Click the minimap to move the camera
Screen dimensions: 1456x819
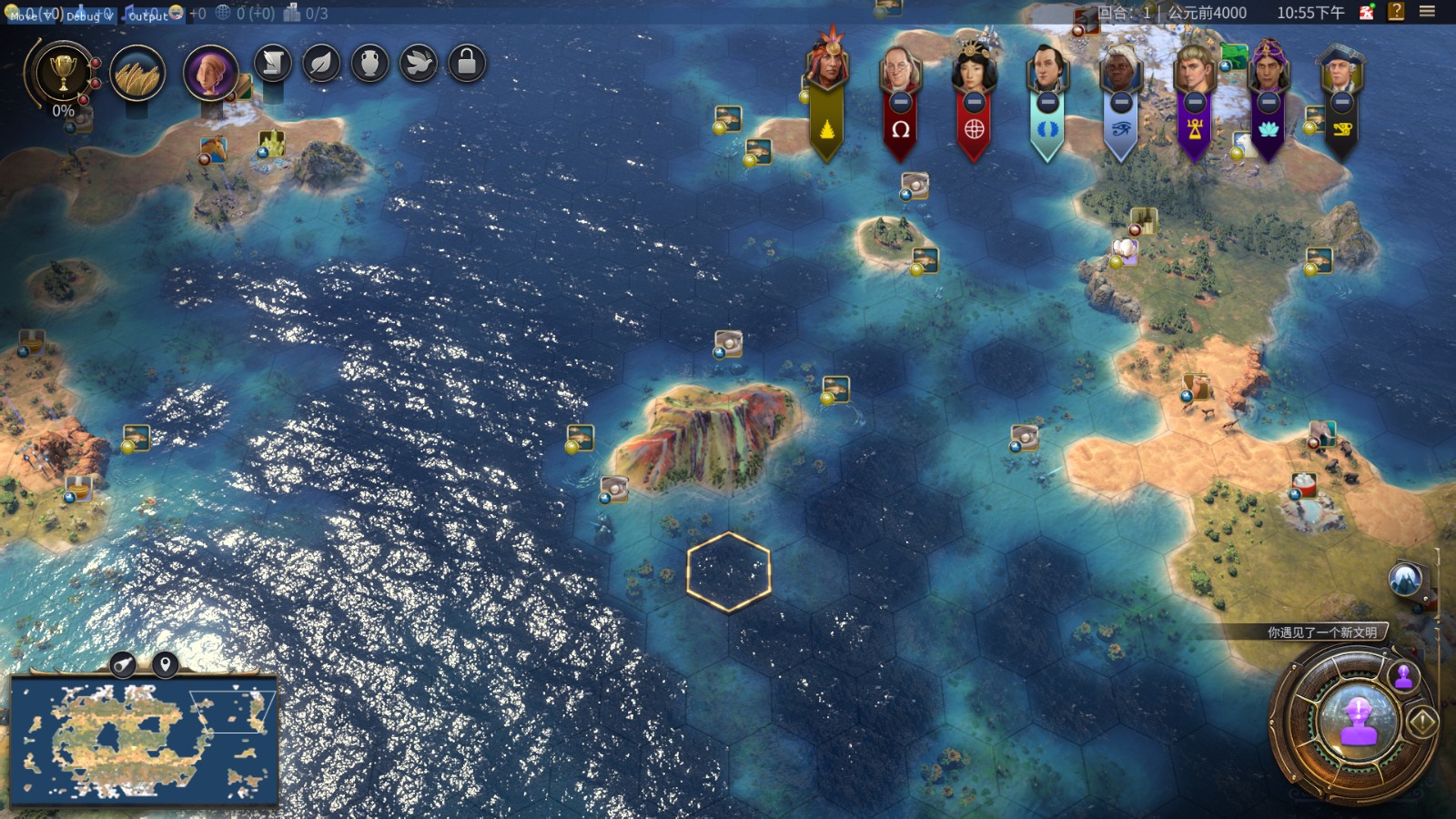click(143, 740)
